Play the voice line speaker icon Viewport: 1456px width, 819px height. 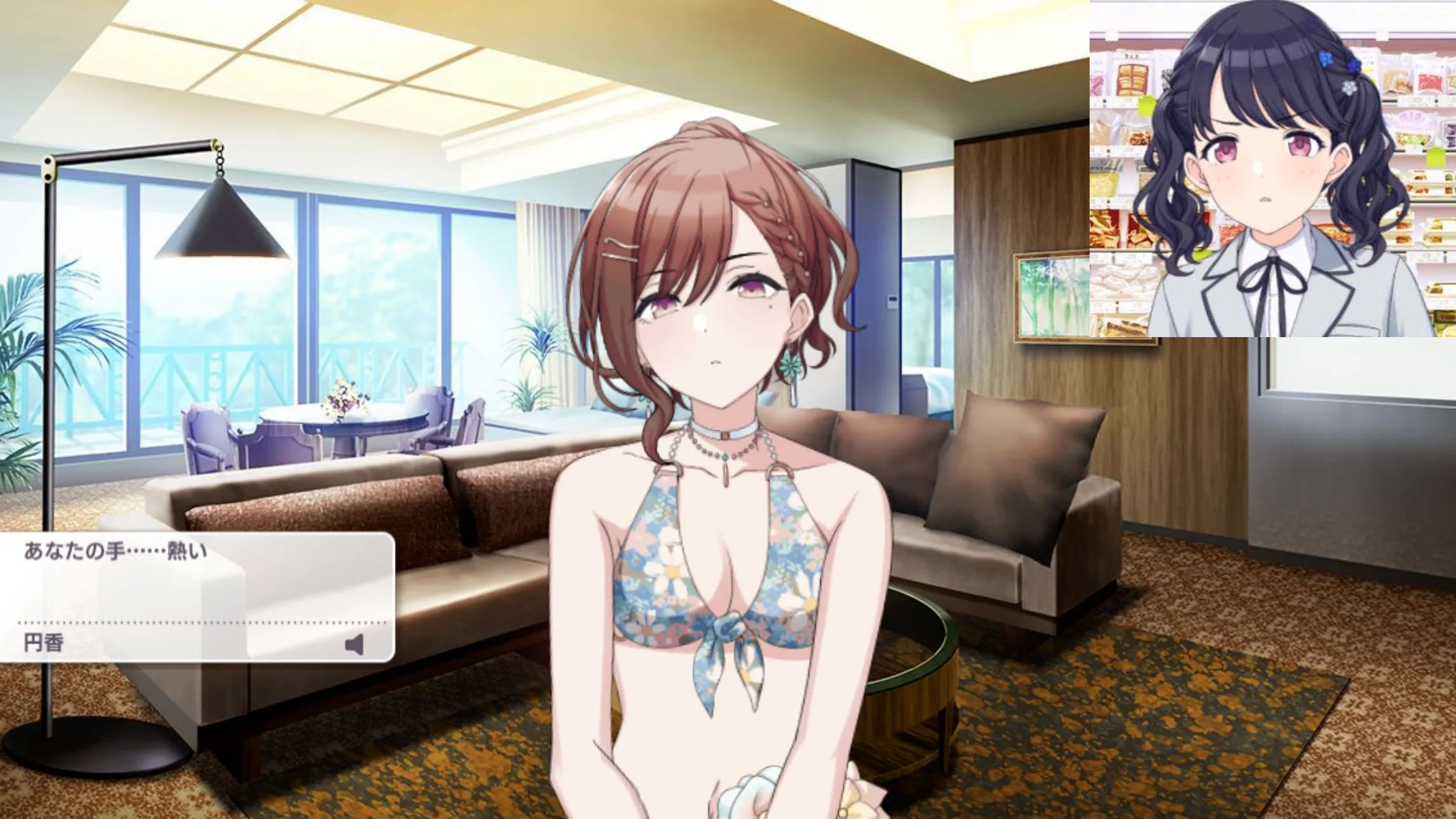(x=355, y=644)
